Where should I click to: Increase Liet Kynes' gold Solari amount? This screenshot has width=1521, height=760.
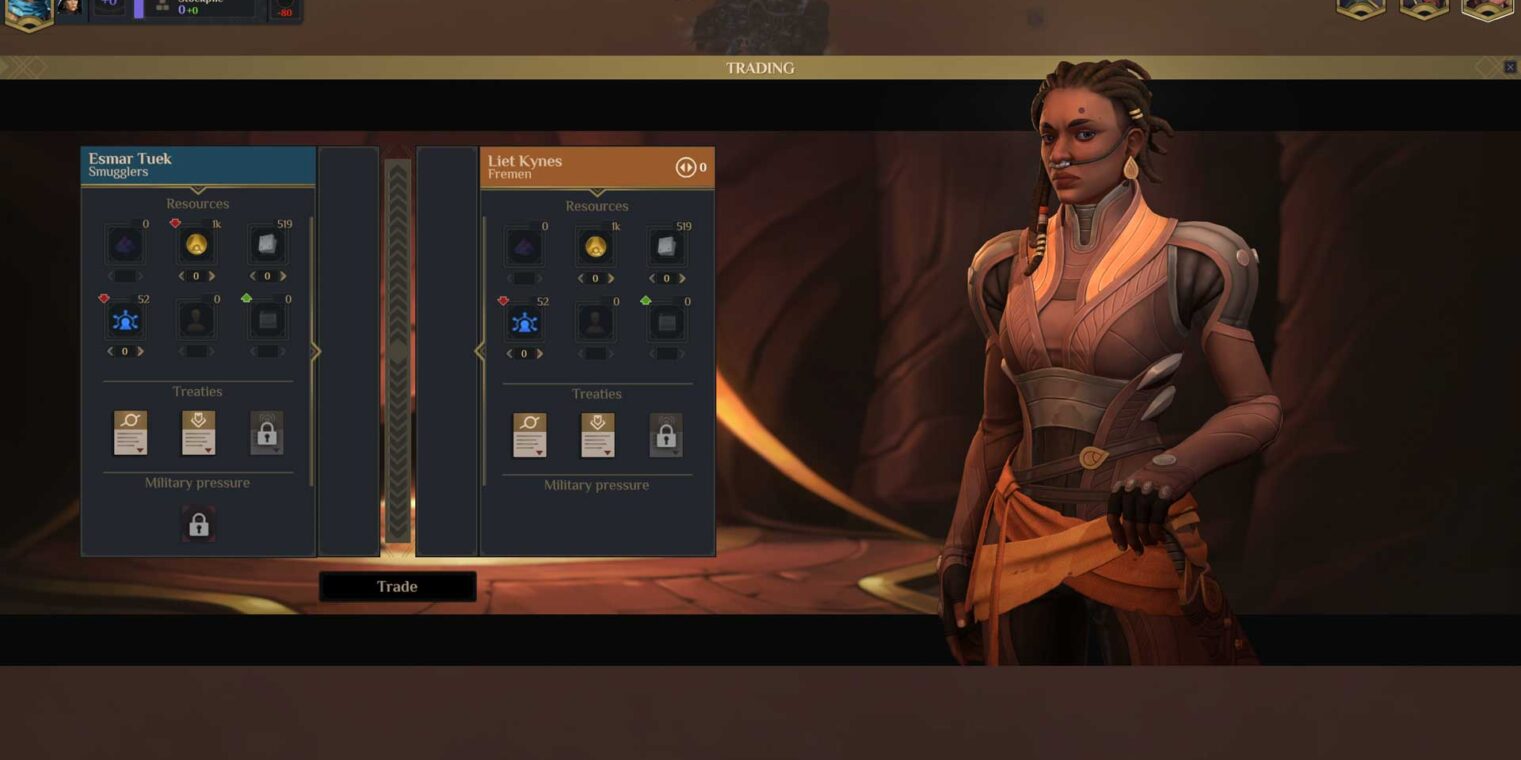click(x=611, y=279)
